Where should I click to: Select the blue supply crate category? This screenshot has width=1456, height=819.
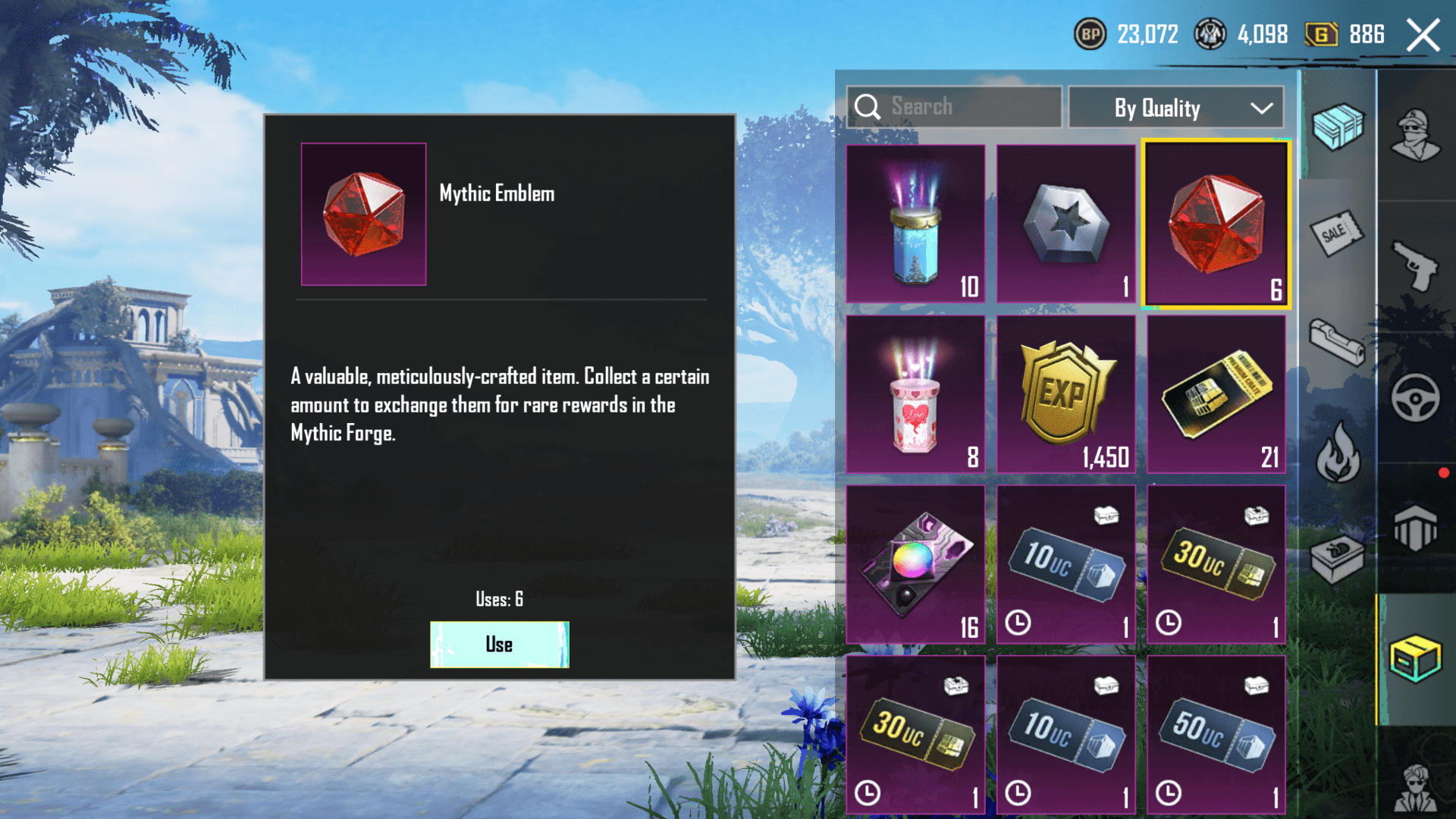(x=1338, y=126)
